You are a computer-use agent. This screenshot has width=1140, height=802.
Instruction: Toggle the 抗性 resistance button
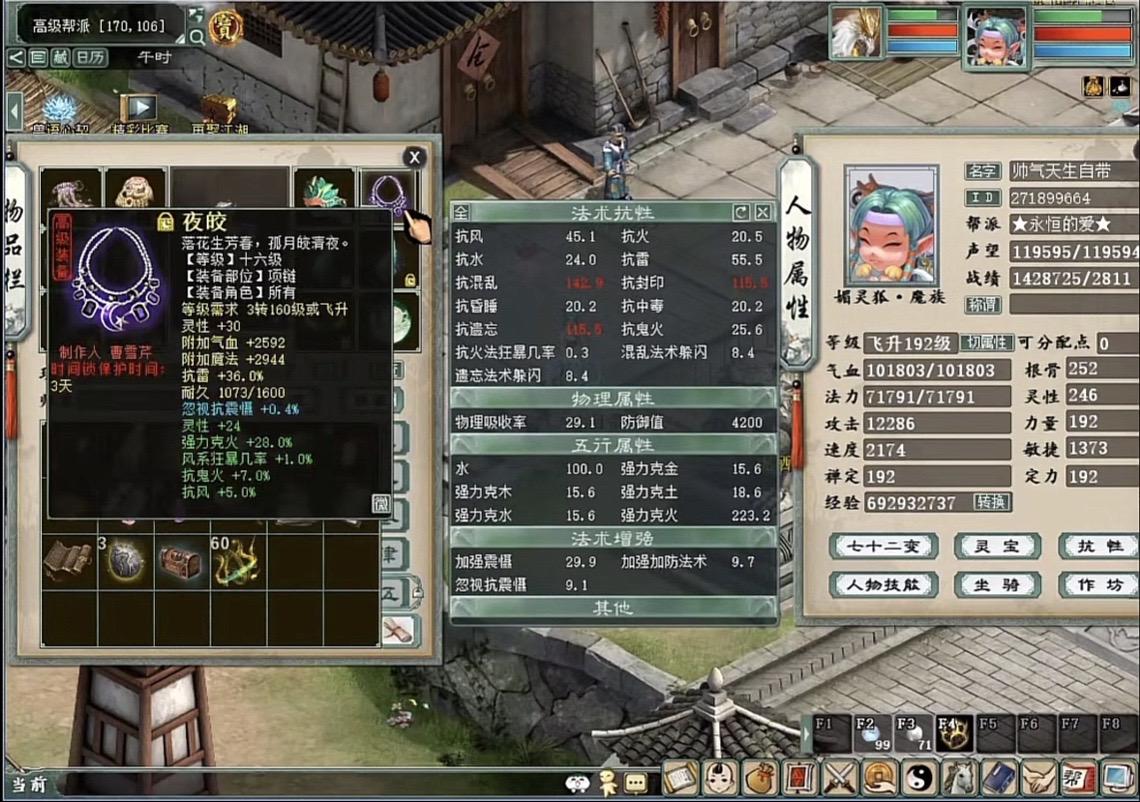(1098, 546)
